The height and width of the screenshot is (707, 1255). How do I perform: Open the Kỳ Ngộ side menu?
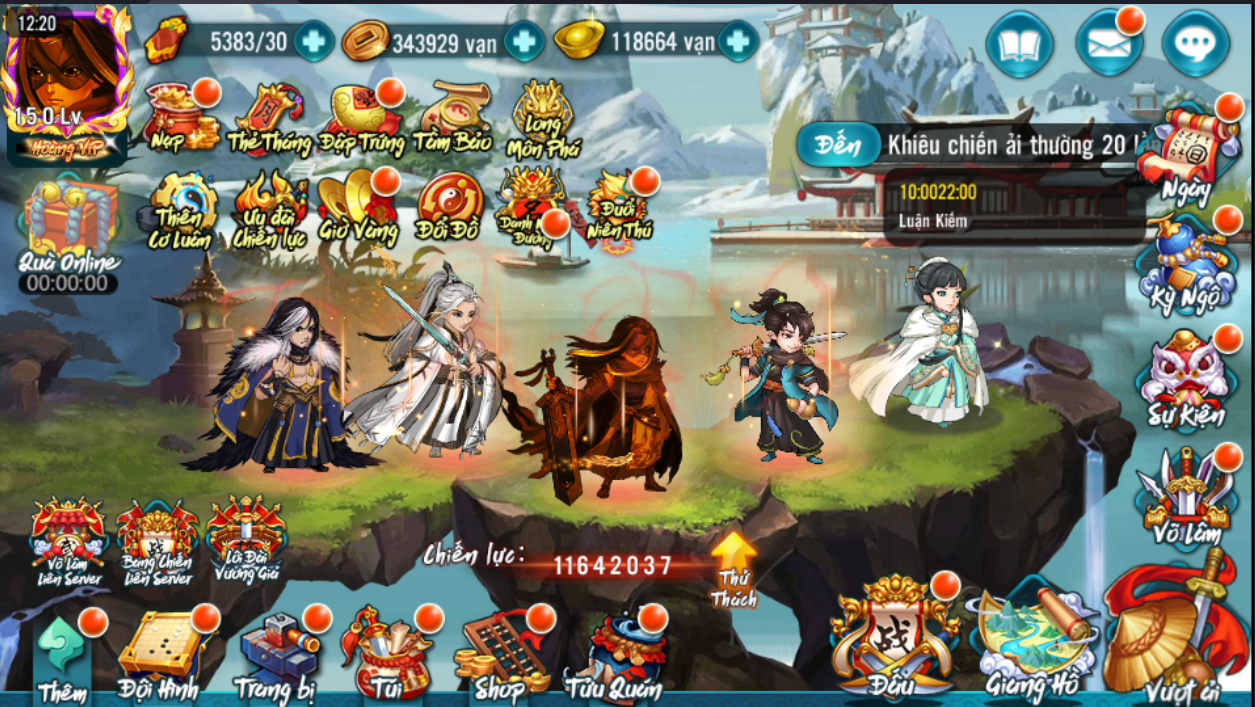[x=1185, y=267]
